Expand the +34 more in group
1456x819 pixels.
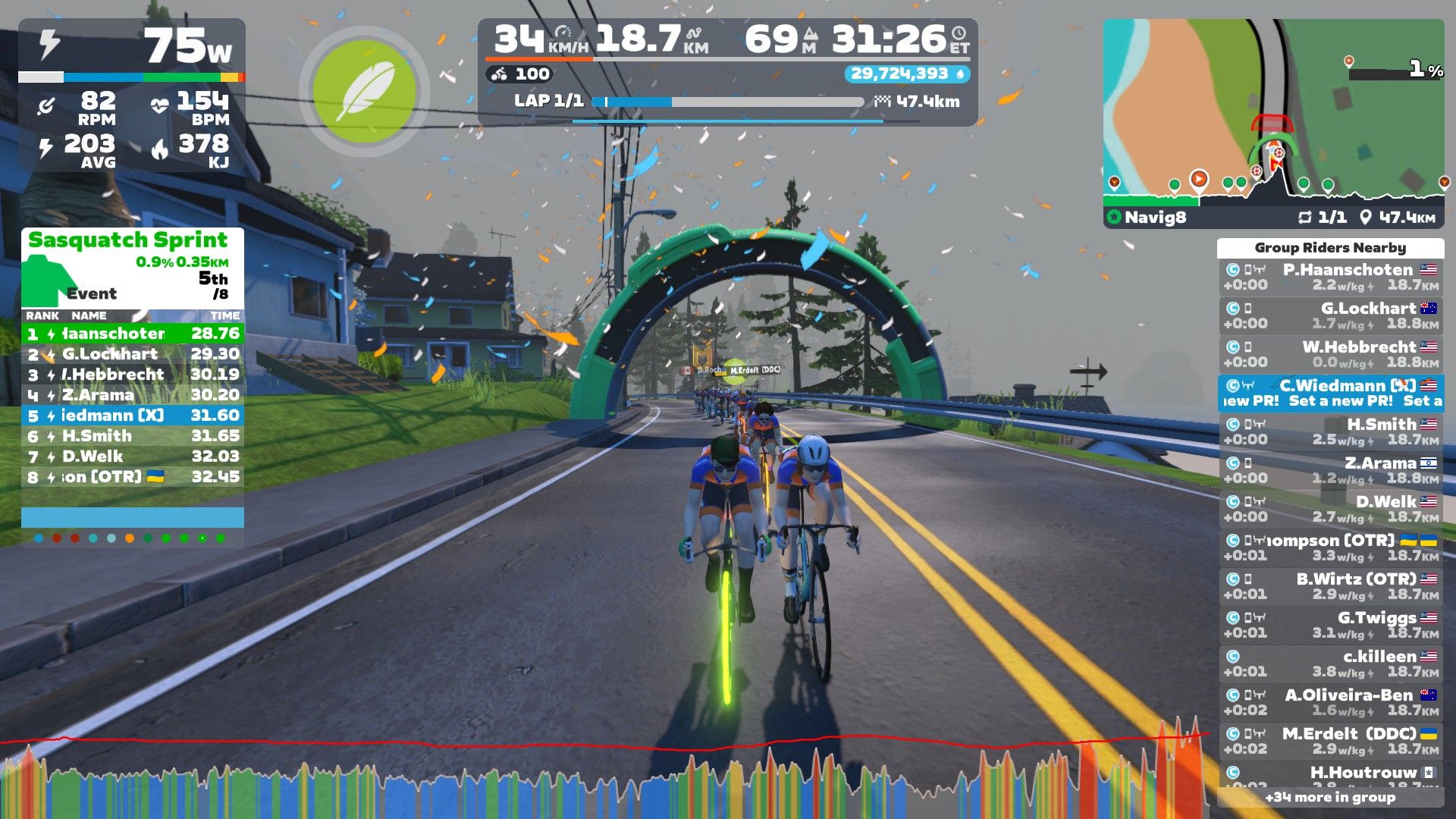(1330, 797)
